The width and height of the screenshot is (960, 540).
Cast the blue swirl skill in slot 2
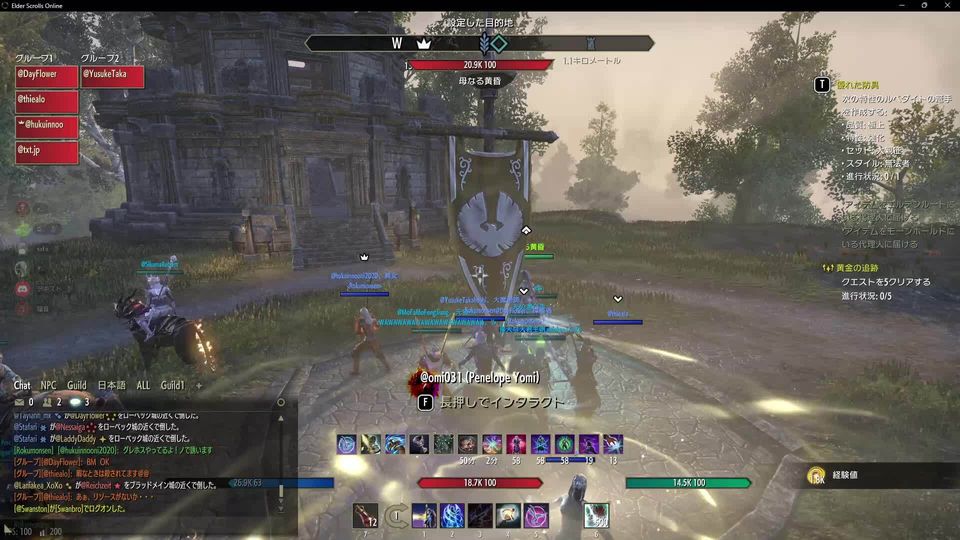point(452,515)
